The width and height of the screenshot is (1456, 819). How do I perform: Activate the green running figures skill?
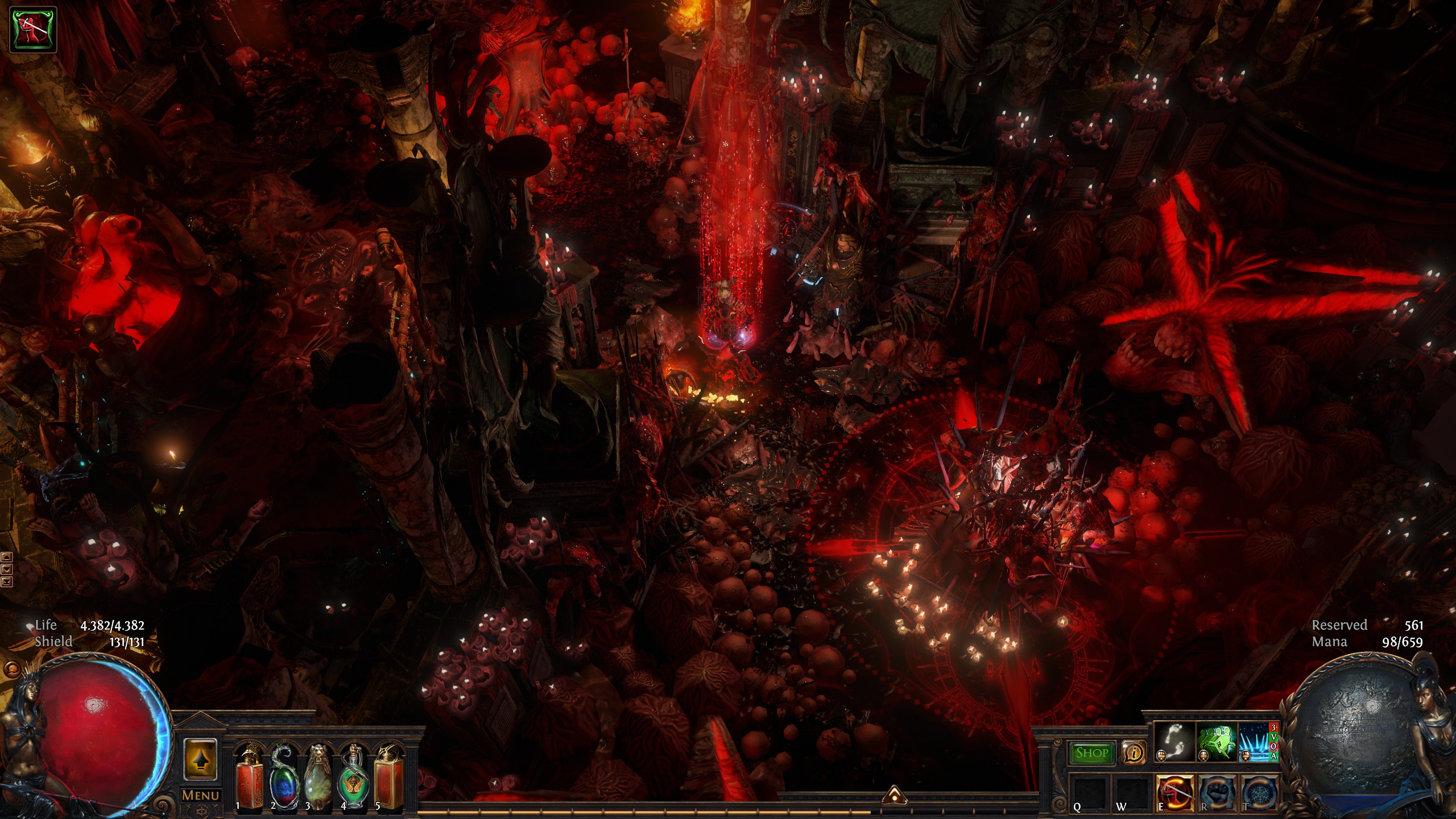(x=1216, y=742)
